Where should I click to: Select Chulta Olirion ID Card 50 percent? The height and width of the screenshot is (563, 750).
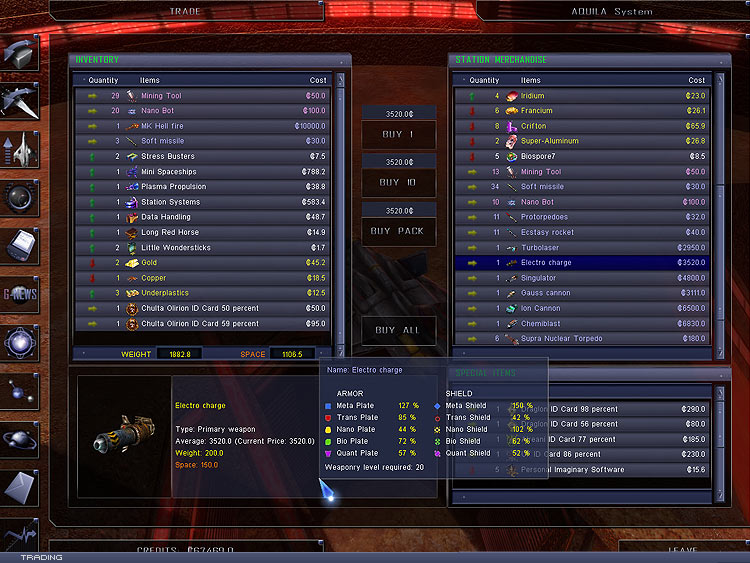click(200, 308)
